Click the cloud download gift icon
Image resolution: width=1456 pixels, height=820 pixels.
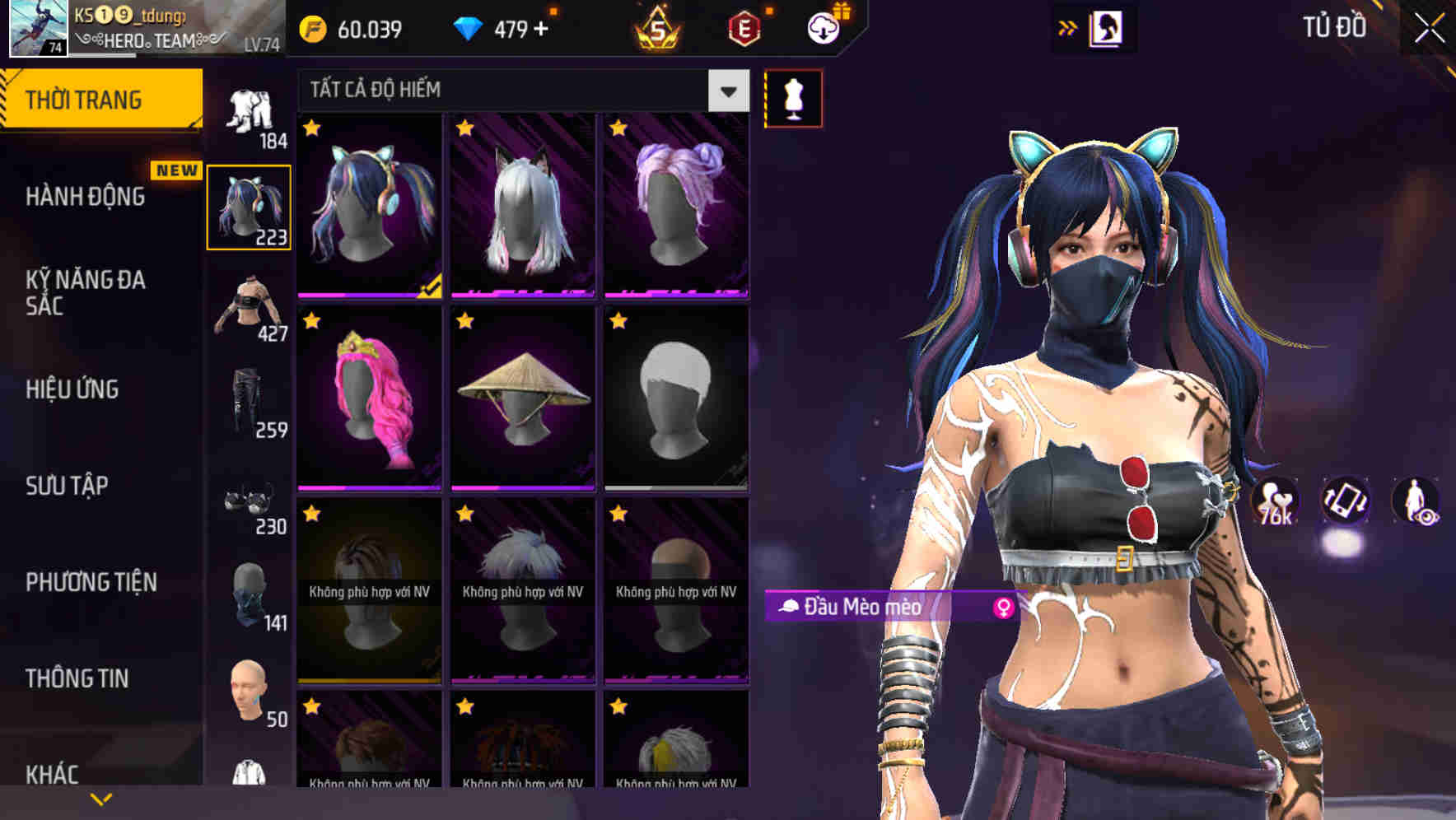click(823, 26)
